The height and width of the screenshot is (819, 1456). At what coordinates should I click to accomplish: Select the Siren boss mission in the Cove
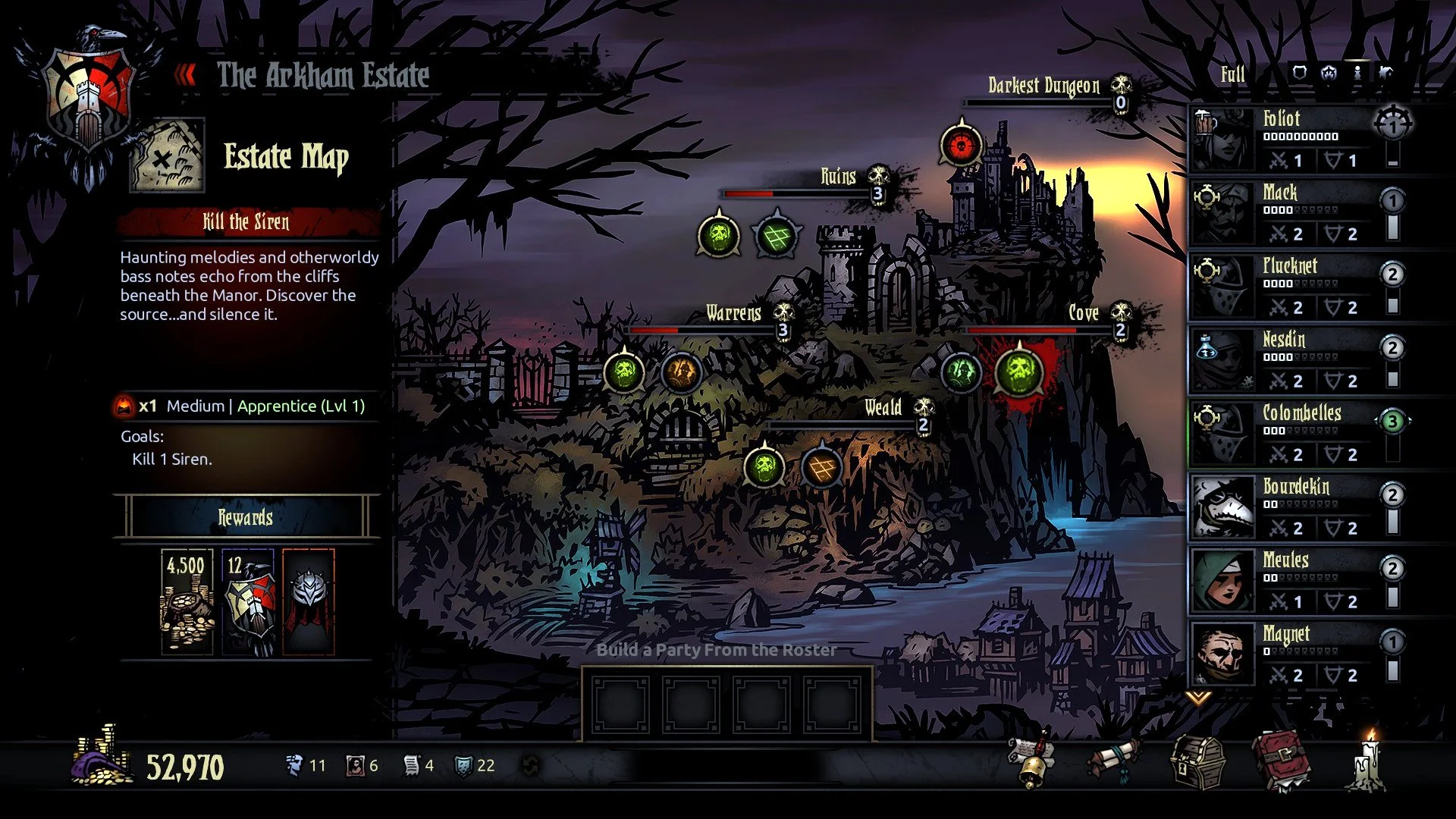(1018, 372)
